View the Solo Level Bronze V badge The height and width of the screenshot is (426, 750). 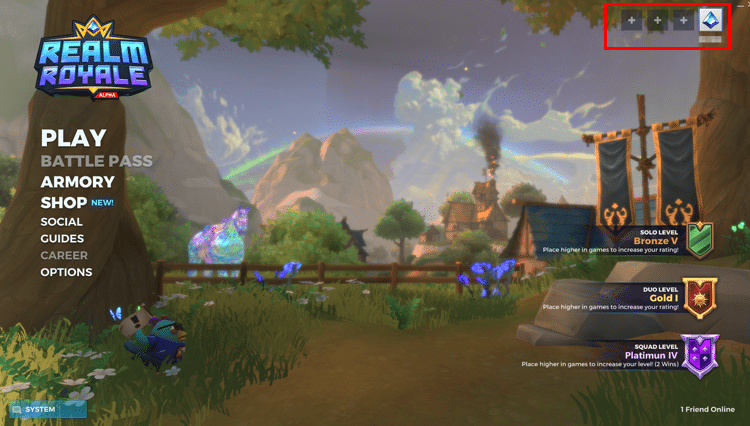700,240
